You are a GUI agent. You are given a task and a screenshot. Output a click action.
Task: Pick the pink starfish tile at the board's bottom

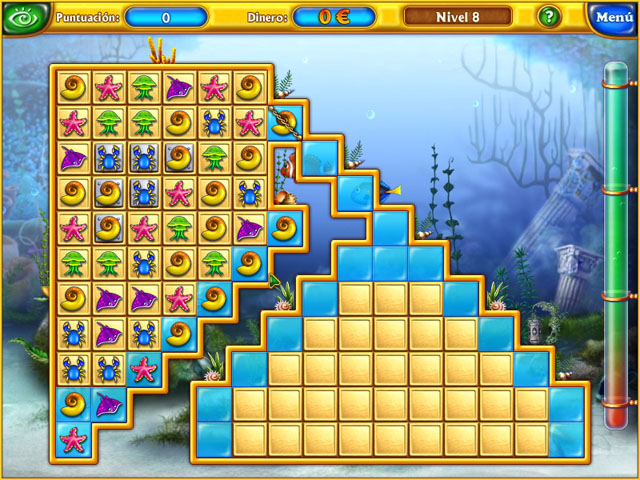point(74,438)
